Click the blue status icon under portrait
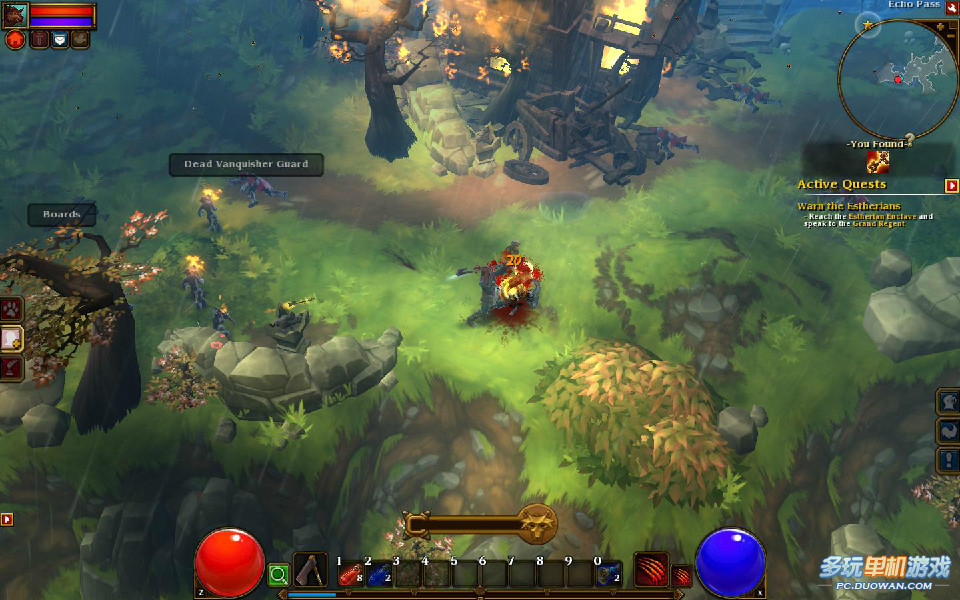This screenshot has height=600, width=960. click(59, 39)
